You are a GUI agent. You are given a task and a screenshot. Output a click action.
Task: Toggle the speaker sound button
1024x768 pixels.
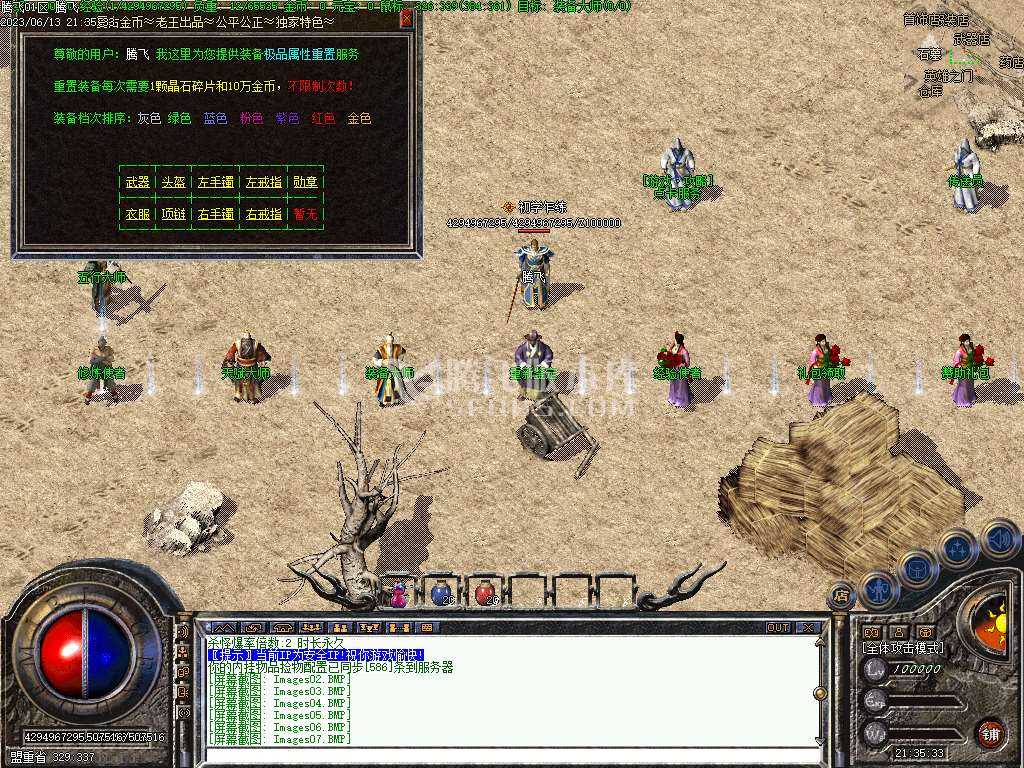(1000, 539)
